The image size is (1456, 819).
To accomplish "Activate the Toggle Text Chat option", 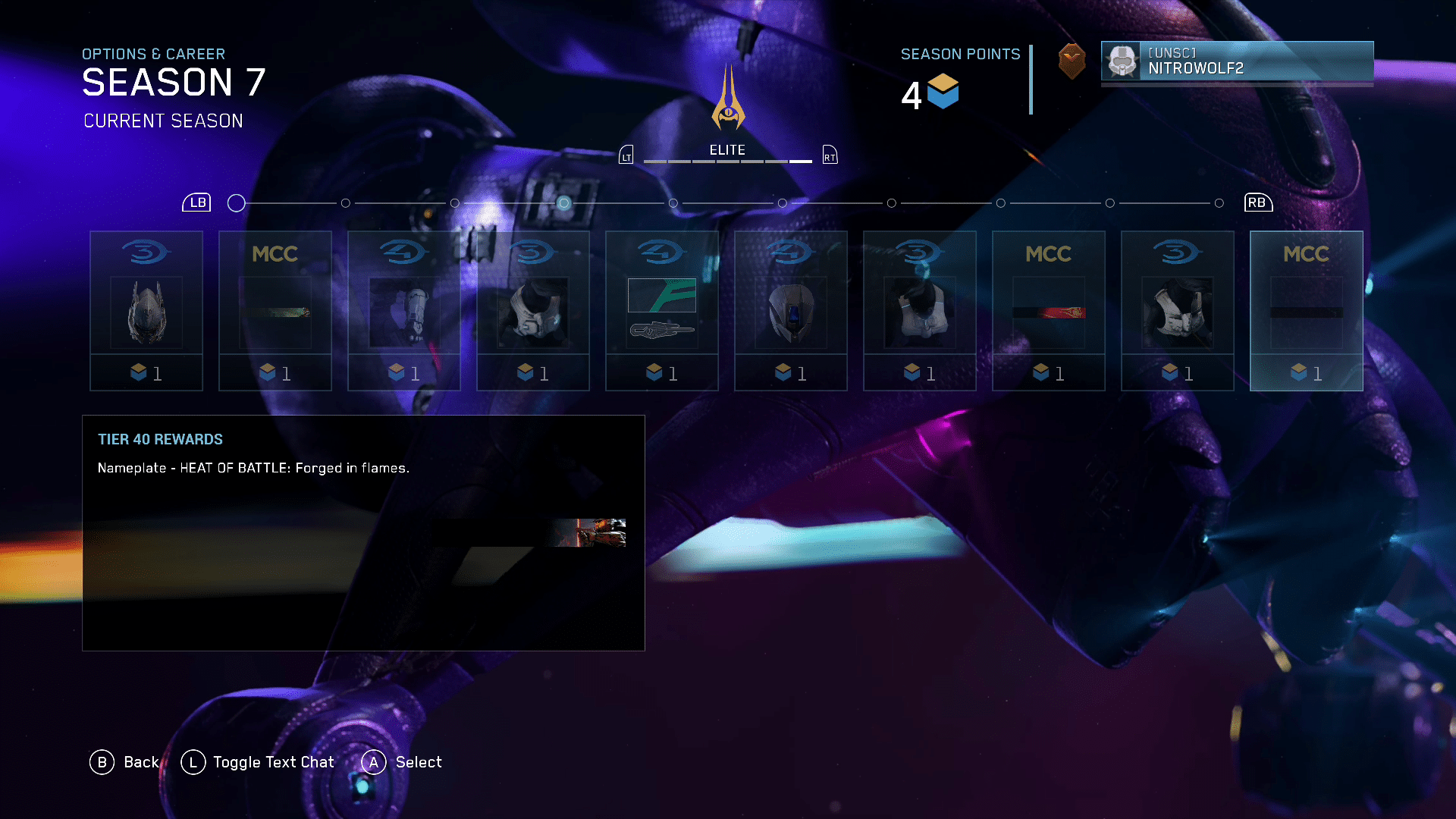I will (273, 762).
